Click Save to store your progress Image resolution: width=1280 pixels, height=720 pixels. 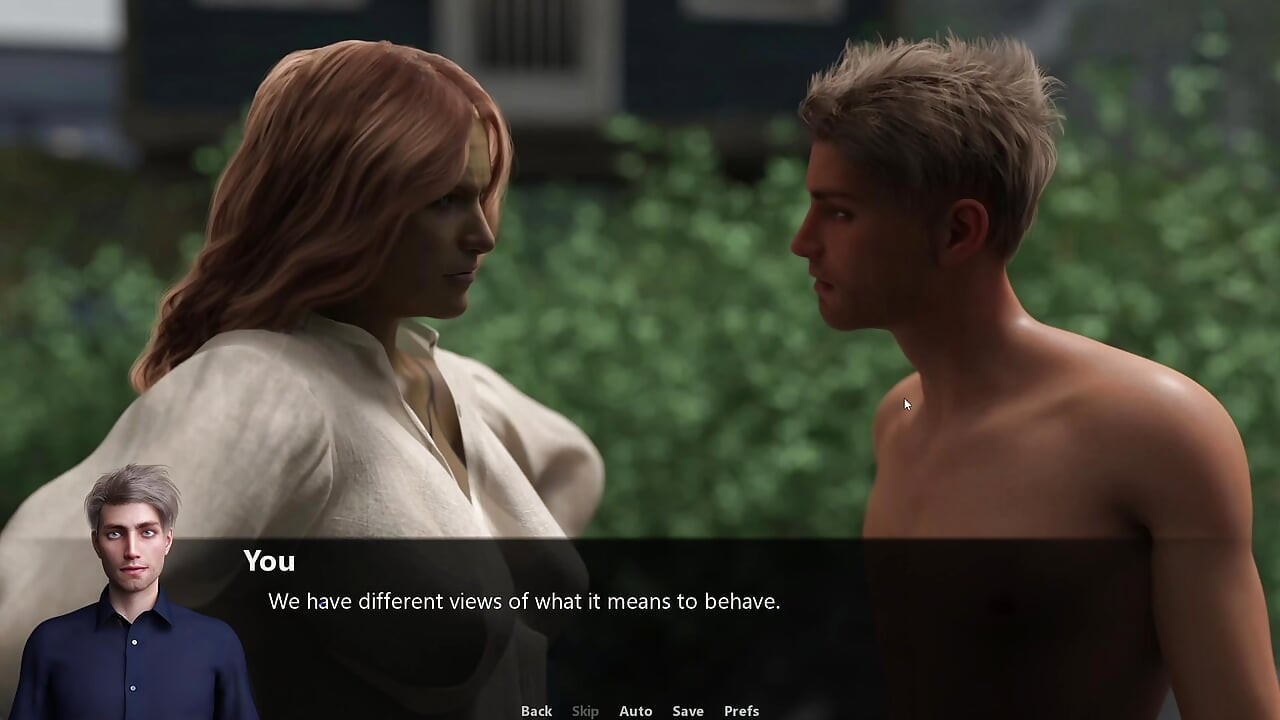(688, 710)
